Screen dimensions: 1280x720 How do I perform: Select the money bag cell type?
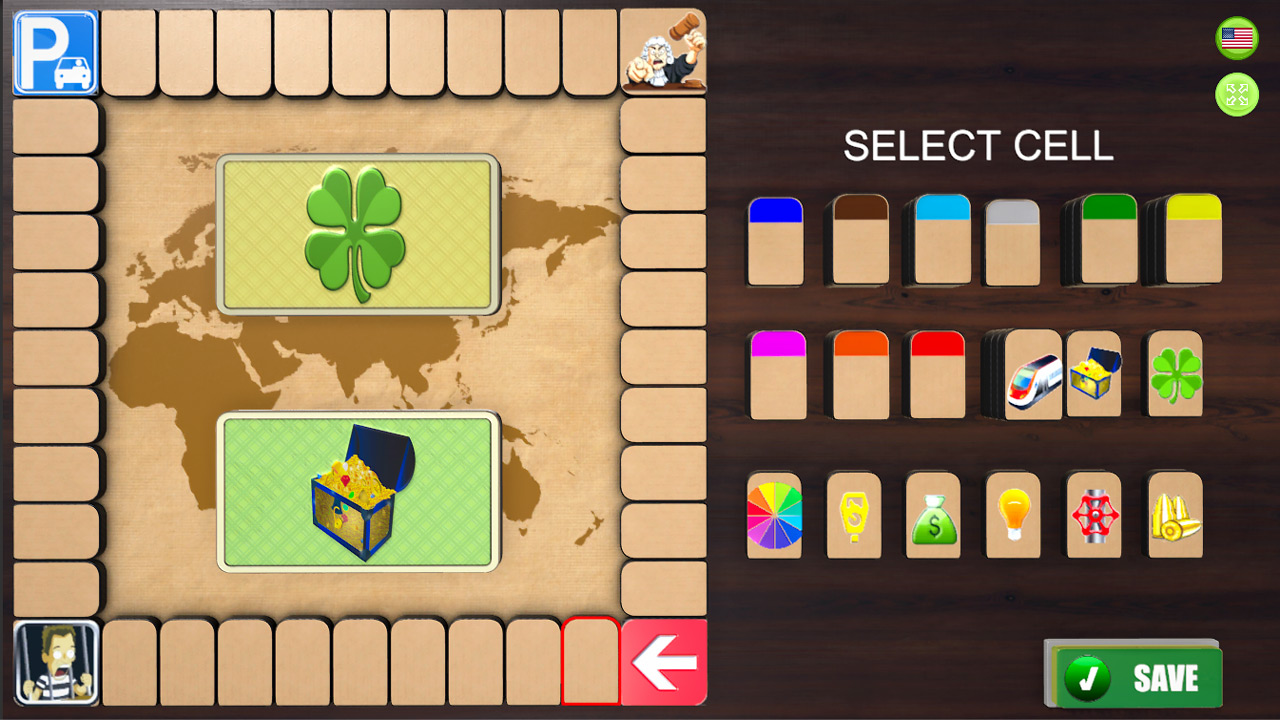932,516
